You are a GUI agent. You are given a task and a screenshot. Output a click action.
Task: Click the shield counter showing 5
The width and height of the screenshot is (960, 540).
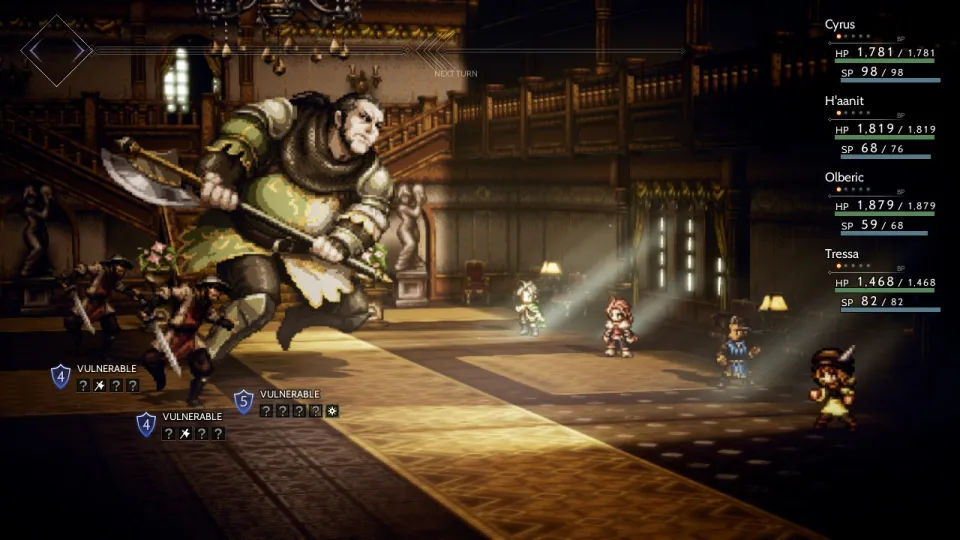tap(244, 402)
